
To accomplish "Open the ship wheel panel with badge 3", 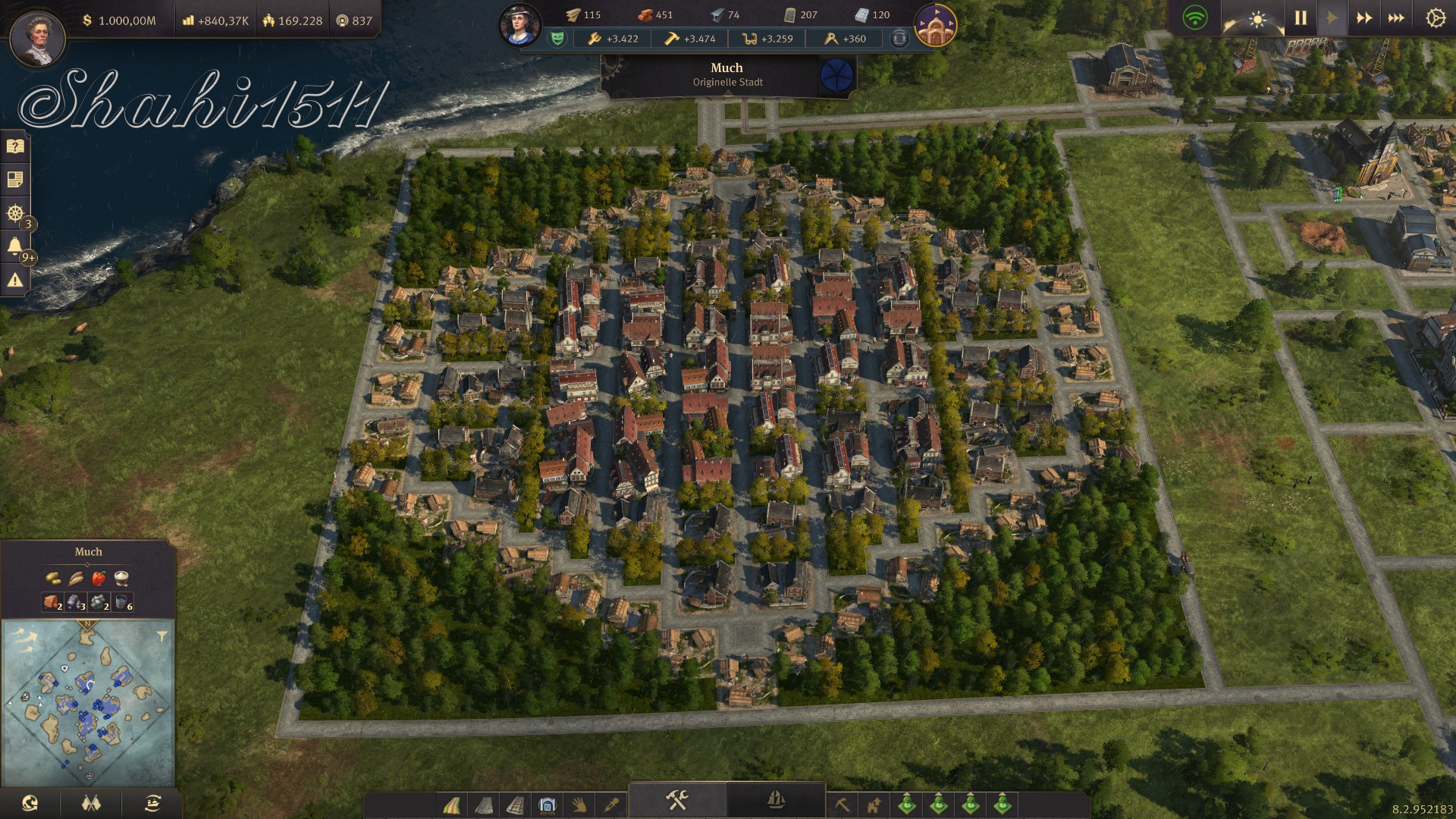I will click(15, 213).
